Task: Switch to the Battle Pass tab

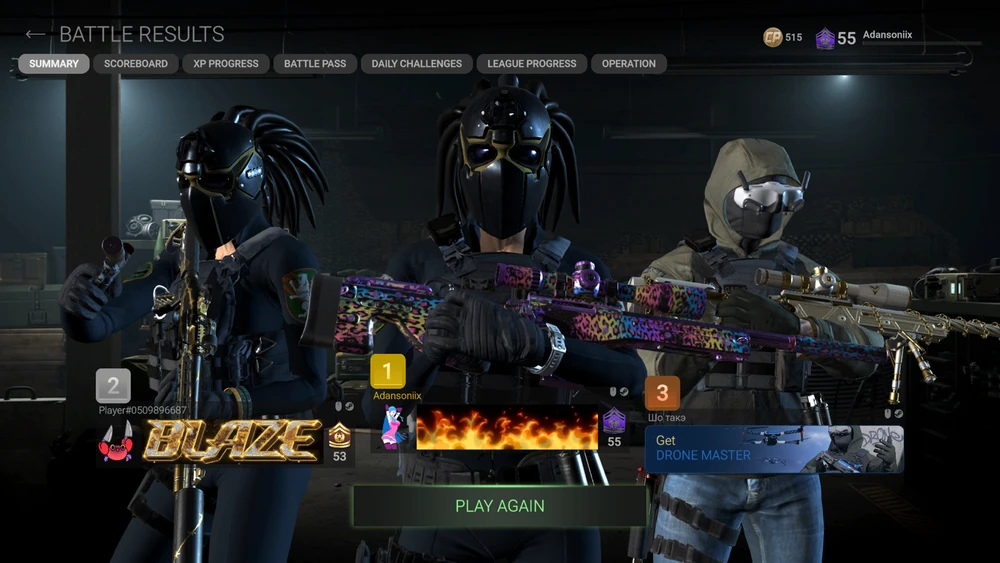Action: 315,64
